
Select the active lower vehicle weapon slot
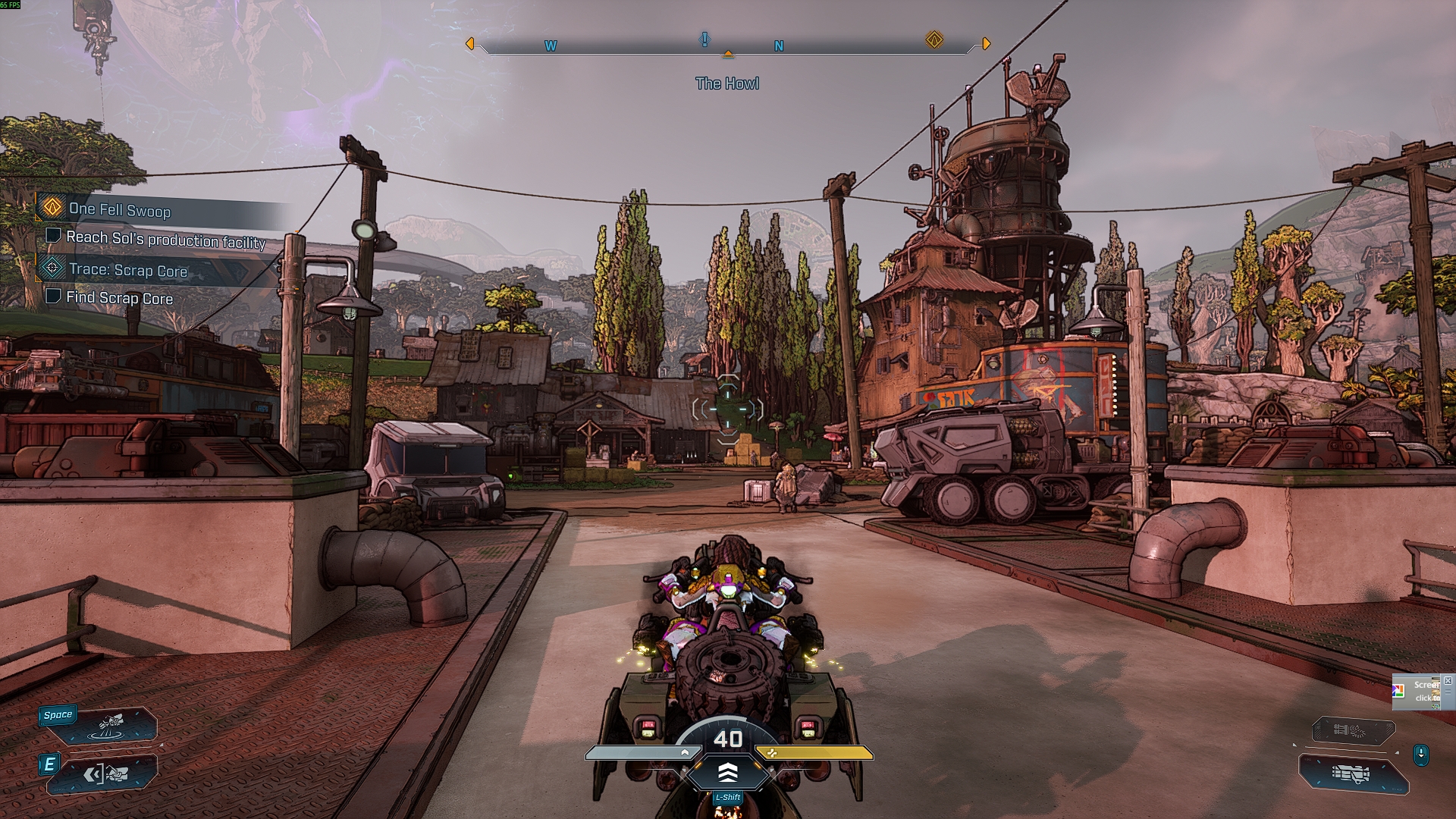[x=1354, y=774]
